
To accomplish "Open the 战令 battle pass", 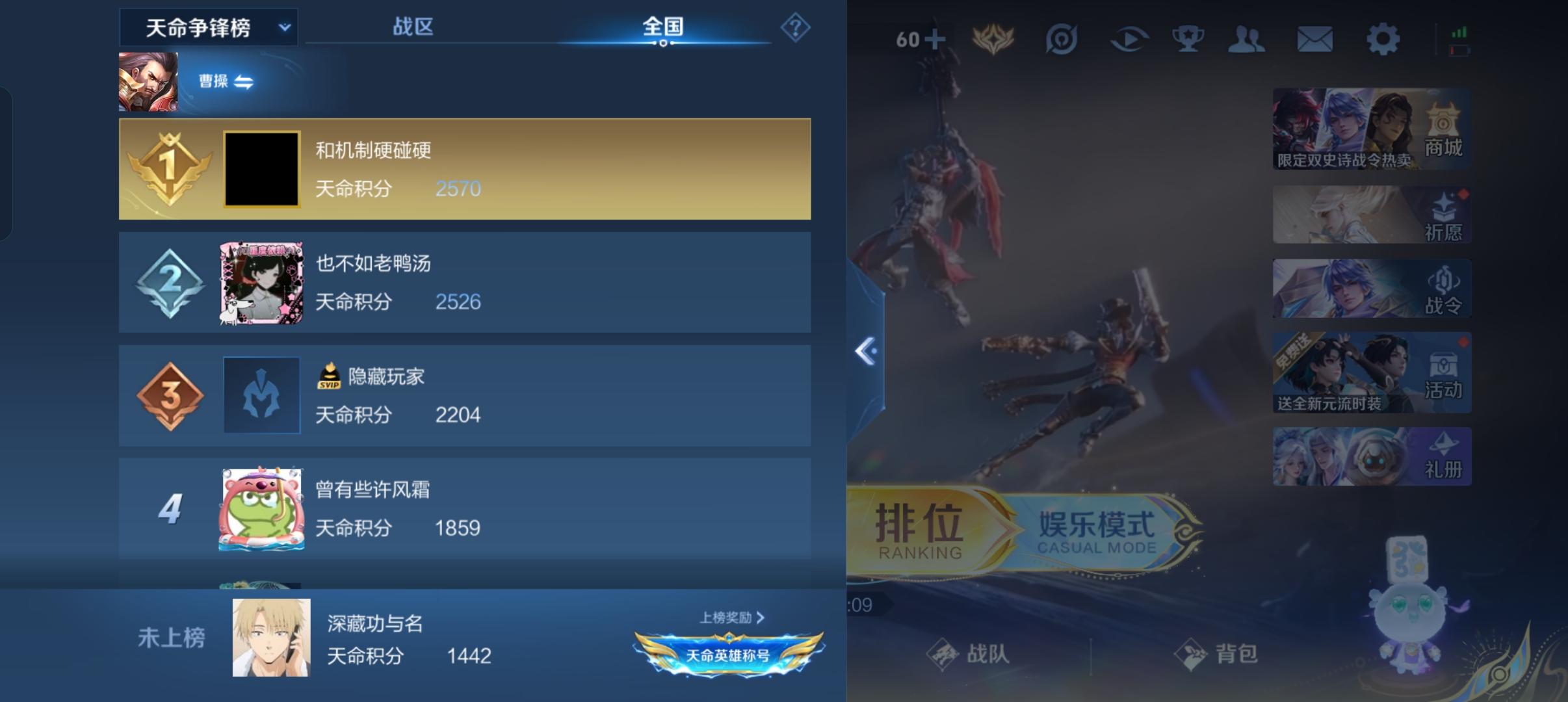I will click(1372, 288).
